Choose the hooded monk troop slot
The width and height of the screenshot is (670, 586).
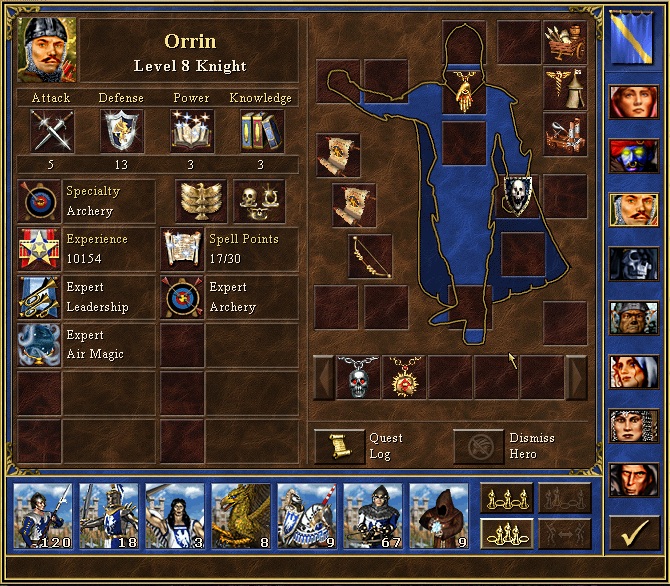pos(438,517)
